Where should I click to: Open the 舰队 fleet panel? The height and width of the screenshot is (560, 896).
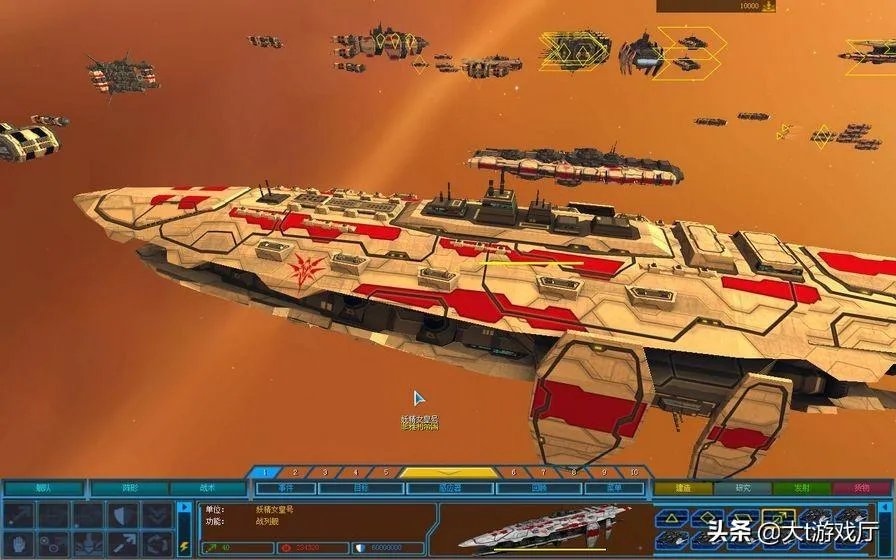pyautogui.click(x=43, y=488)
